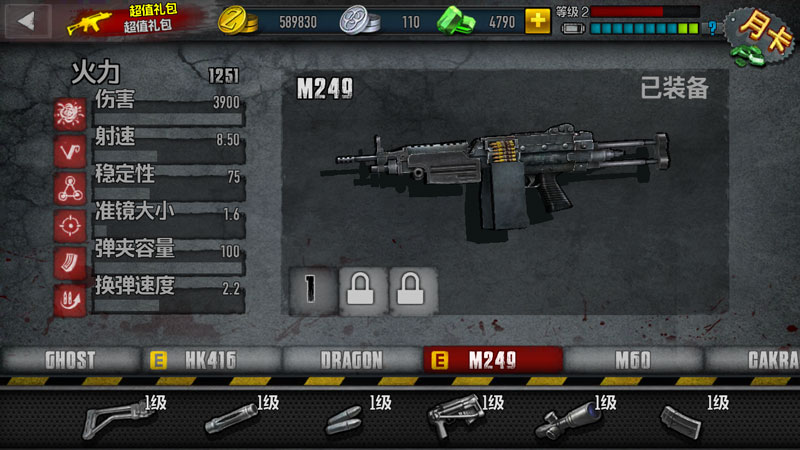800x450 pixels.
Task: Choose the M60 weapon tab
Action: tap(632, 360)
